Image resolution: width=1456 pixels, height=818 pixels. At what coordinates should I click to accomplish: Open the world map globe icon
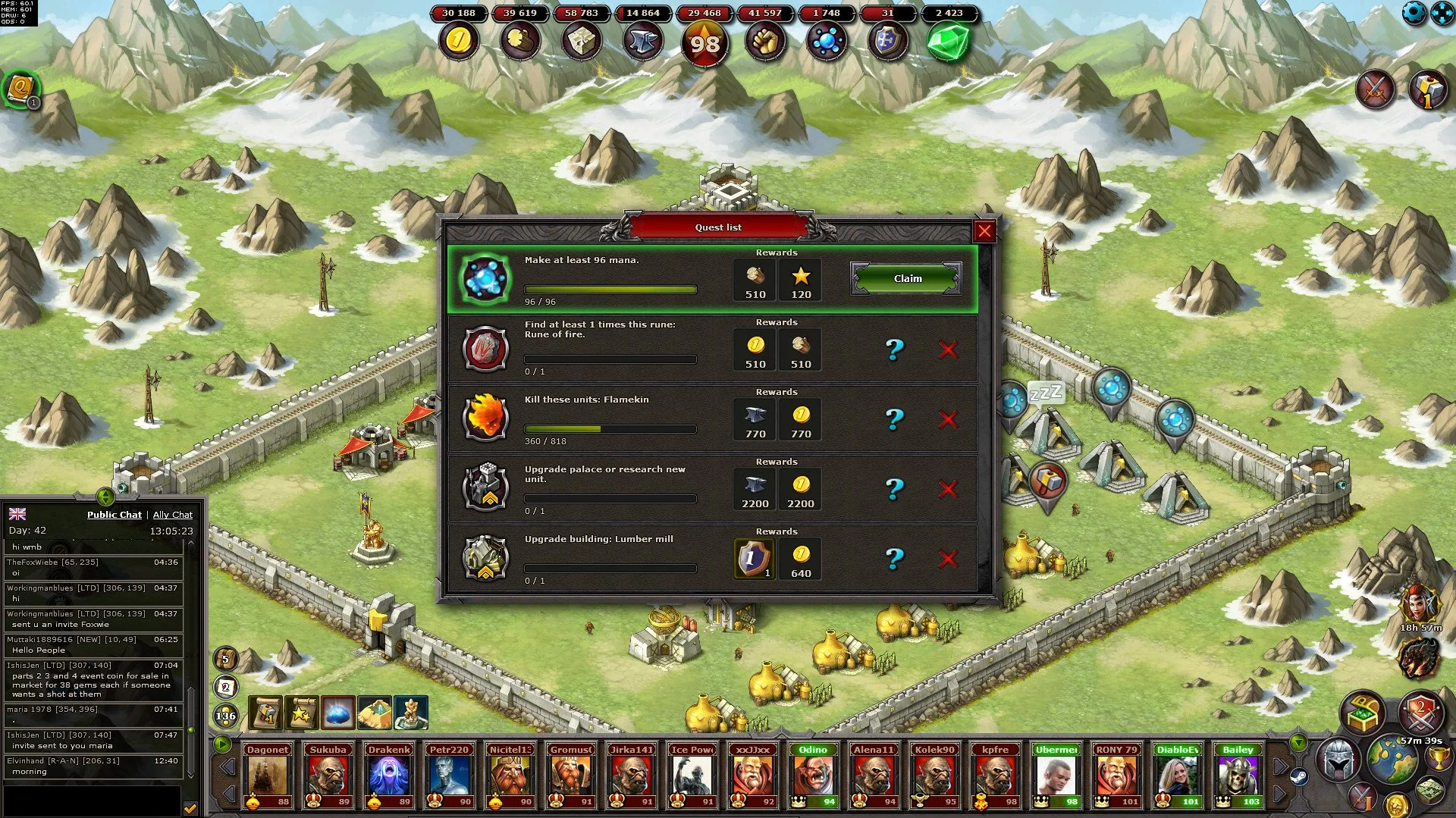coord(1392,758)
